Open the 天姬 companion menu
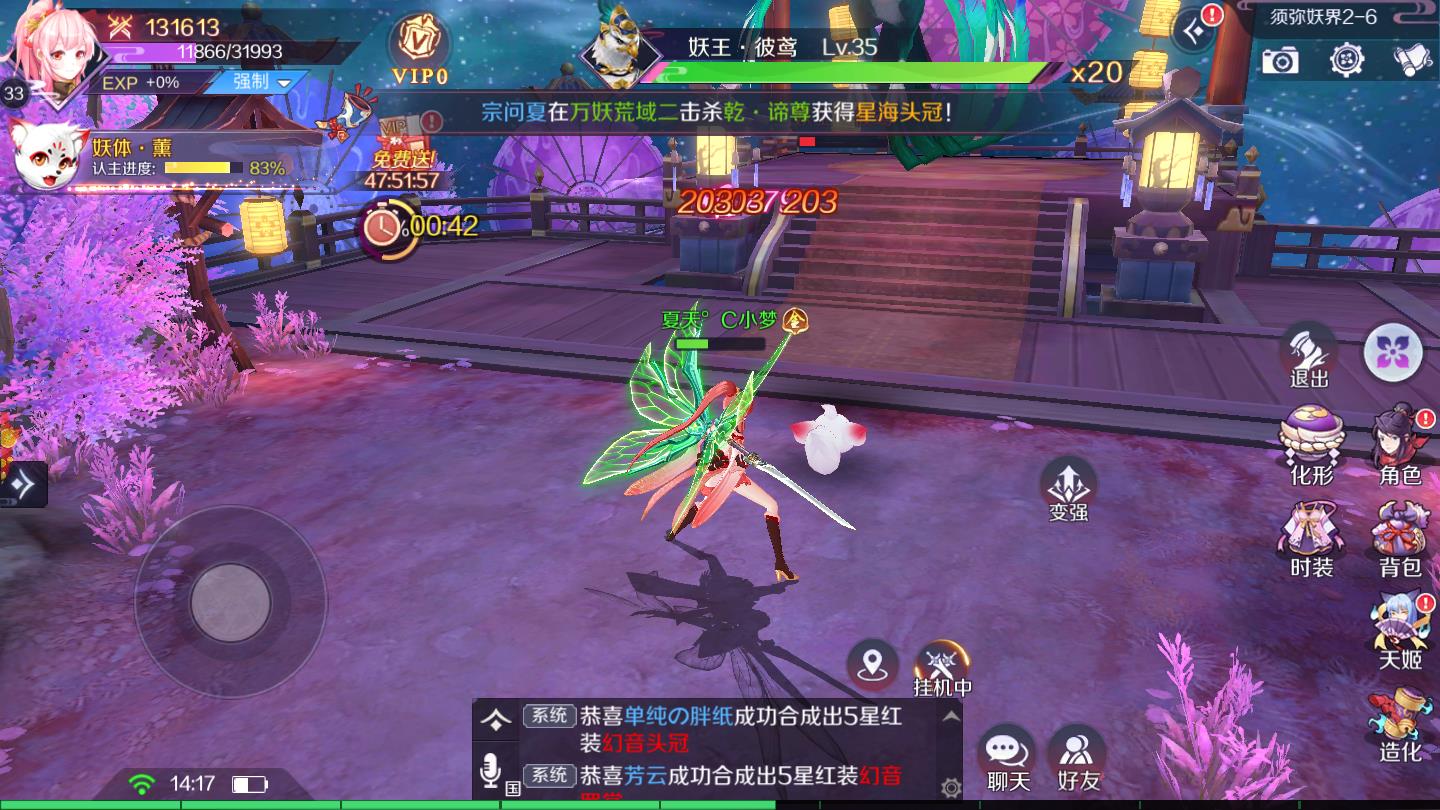Viewport: 1440px width, 810px height. (1400, 630)
